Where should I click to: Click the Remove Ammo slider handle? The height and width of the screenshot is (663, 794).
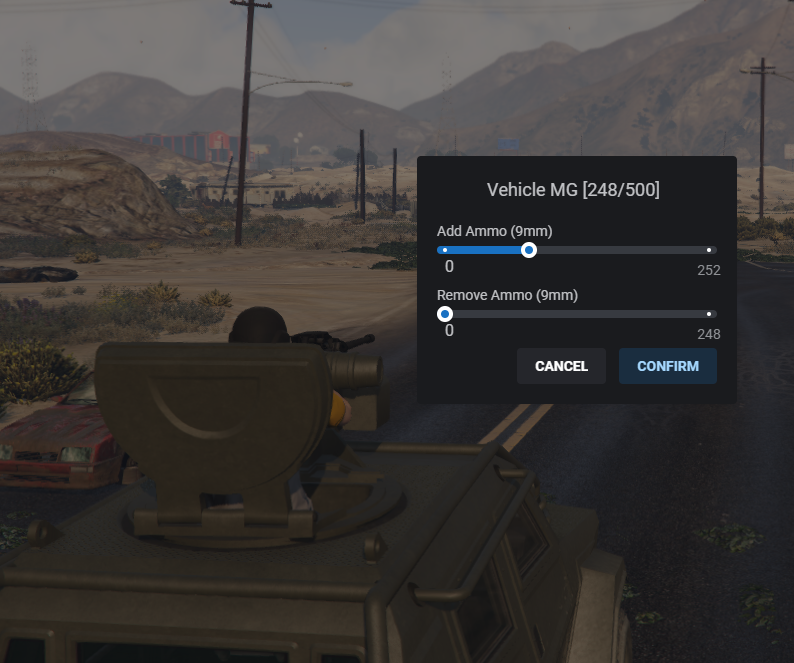click(445, 314)
